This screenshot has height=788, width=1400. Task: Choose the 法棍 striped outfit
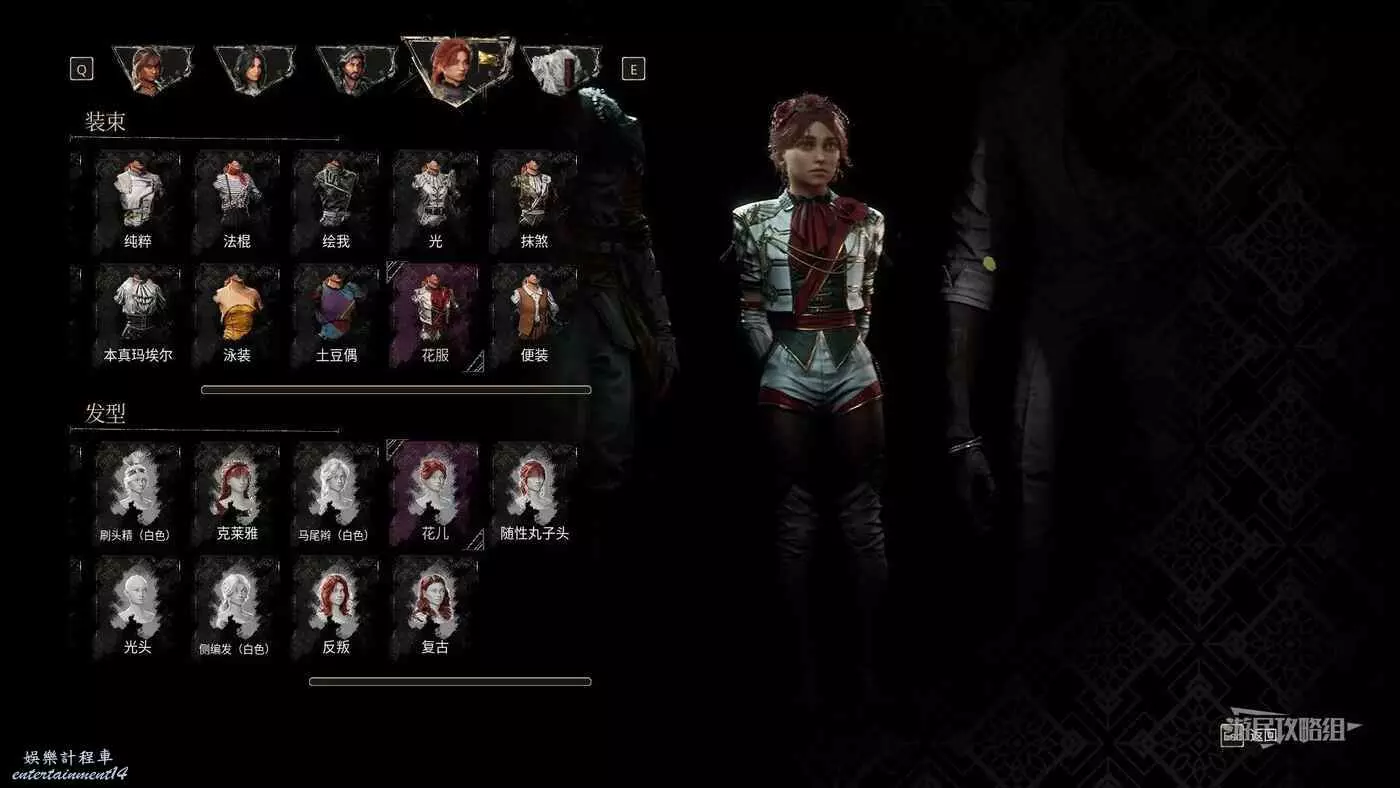pyautogui.click(x=237, y=200)
